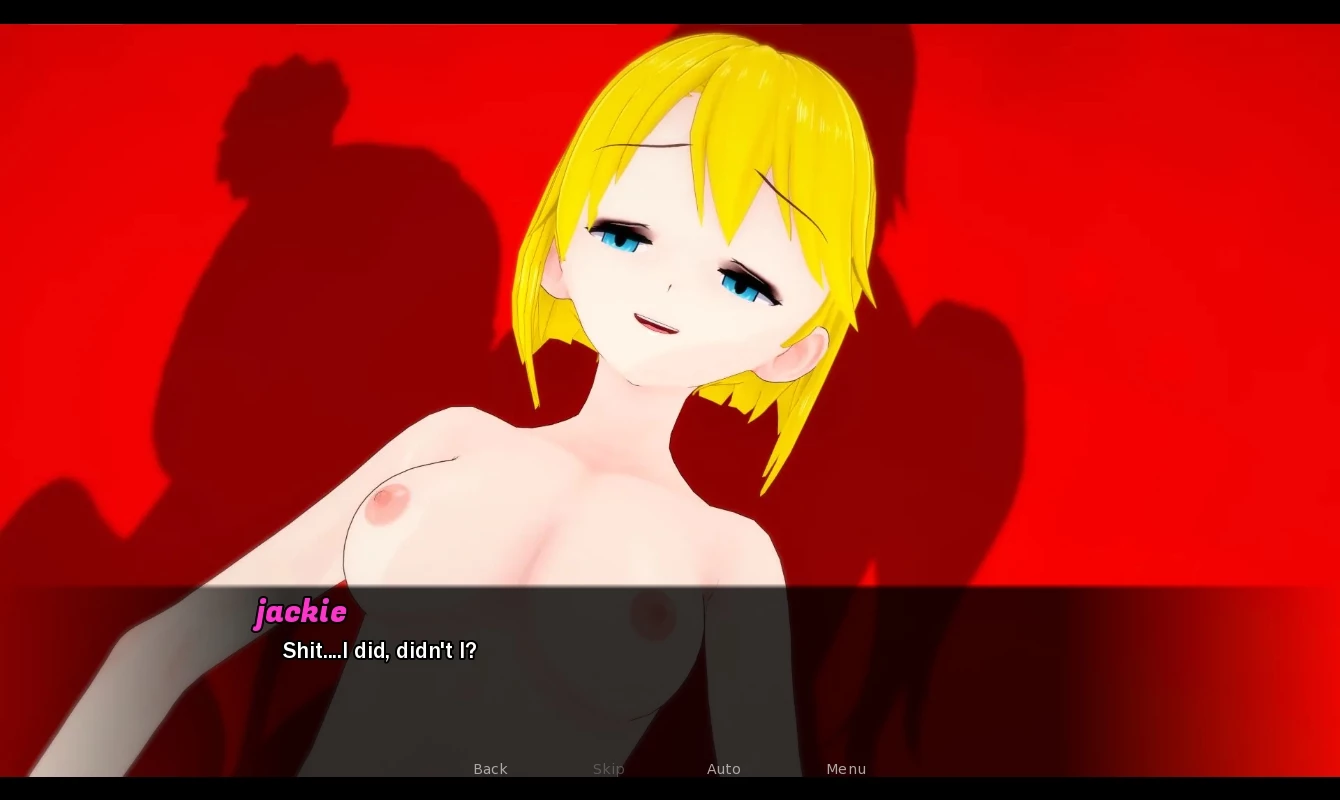Viewport: 1340px width, 800px height.
Task: Open the game Menu
Action: point(846,769)
